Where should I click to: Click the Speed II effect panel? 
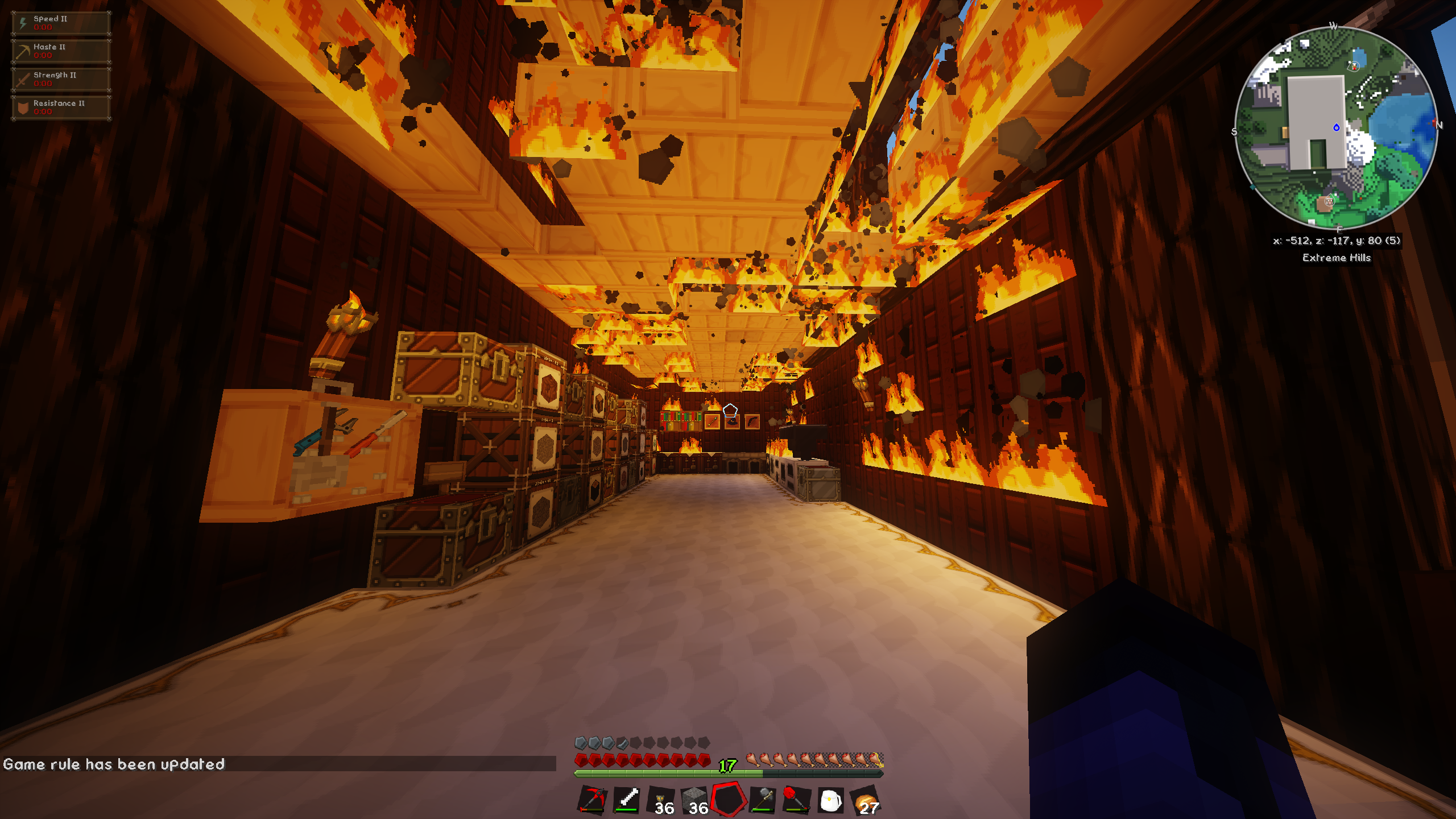coord(61,23)
